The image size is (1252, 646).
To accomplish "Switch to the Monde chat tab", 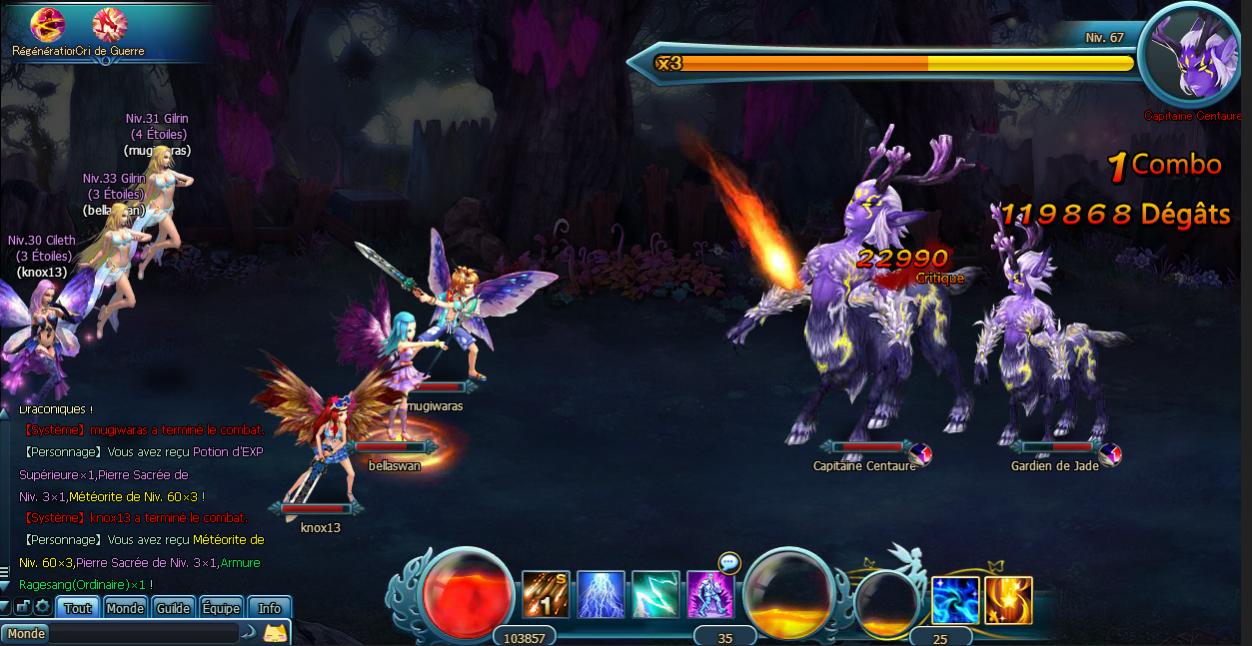I will point(125,608).
